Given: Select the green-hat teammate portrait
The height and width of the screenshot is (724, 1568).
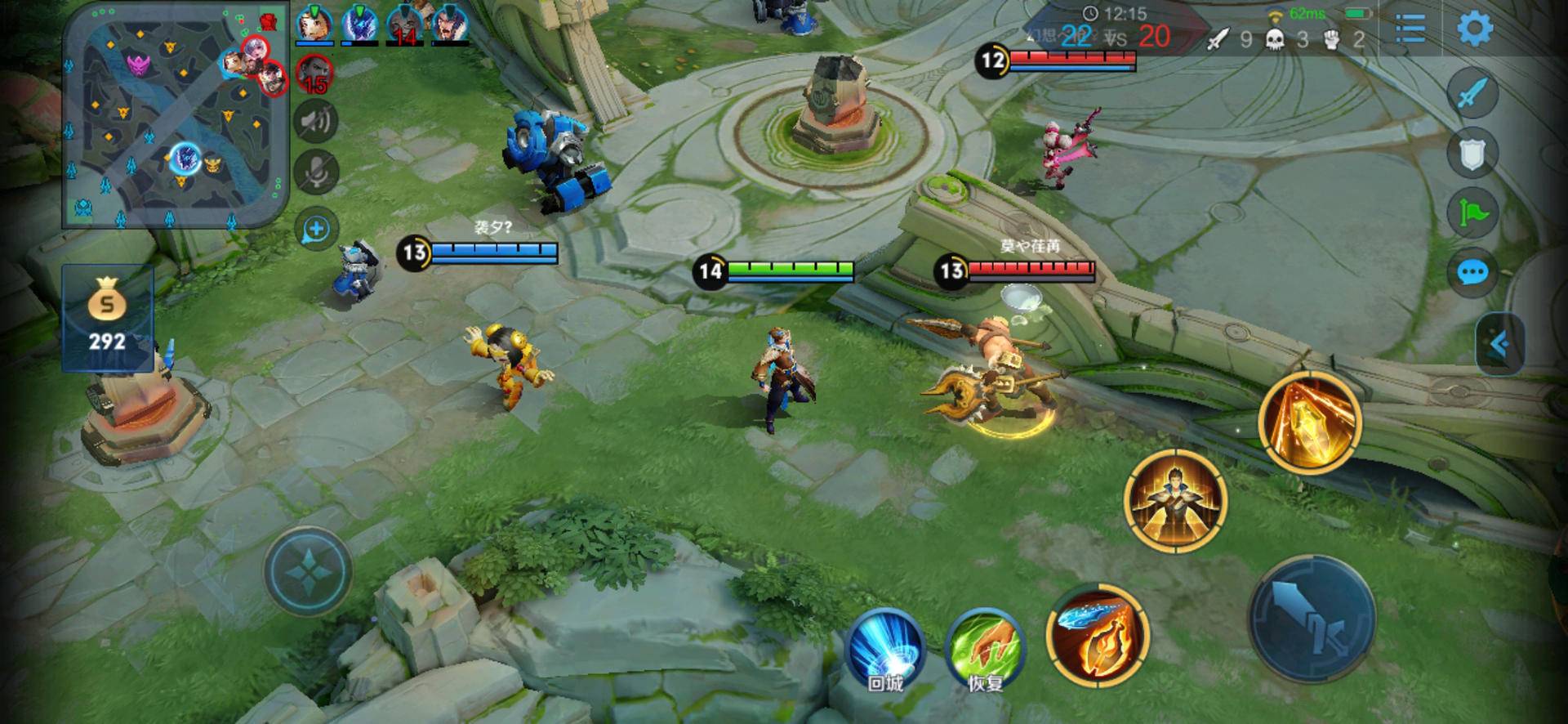Looking at the screenshot, I should point(313,25).
